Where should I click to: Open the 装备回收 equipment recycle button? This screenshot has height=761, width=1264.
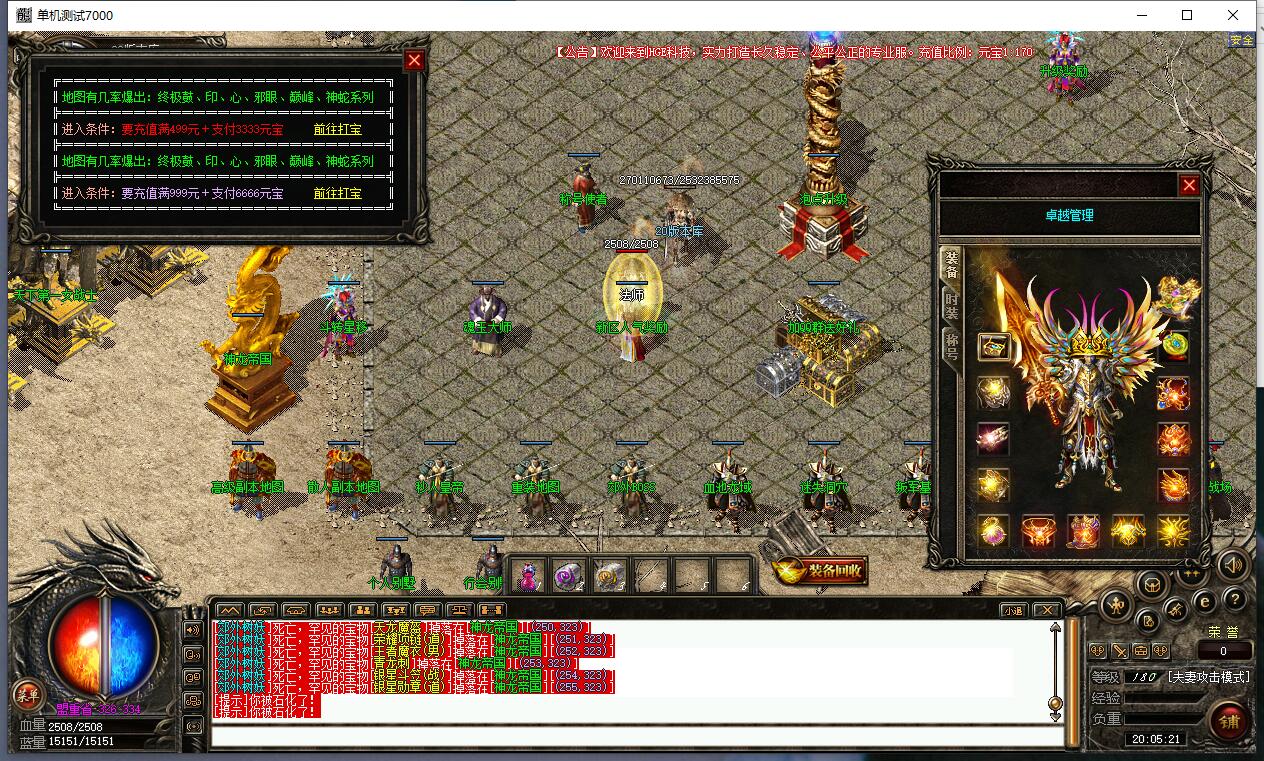[x=820, y=571]
